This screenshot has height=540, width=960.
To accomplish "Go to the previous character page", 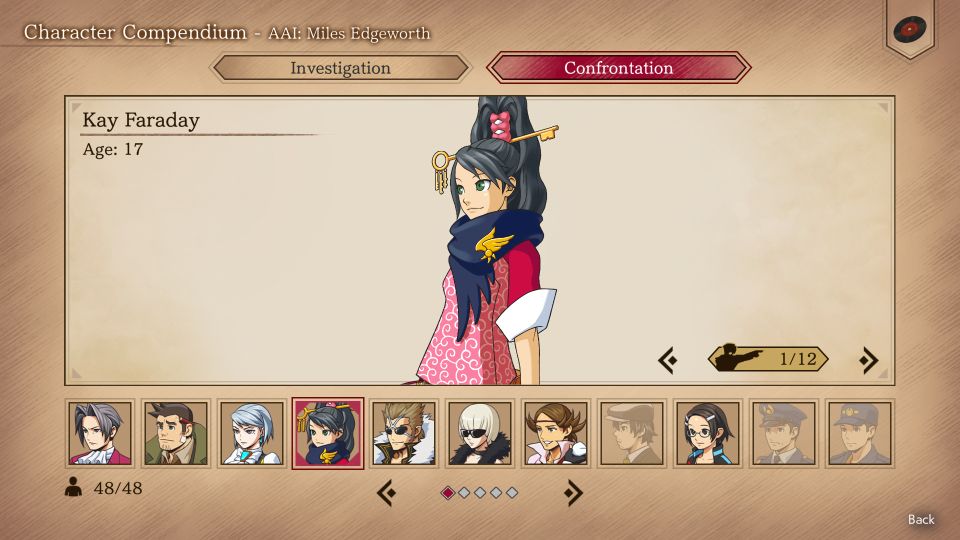I will (387, 492).
